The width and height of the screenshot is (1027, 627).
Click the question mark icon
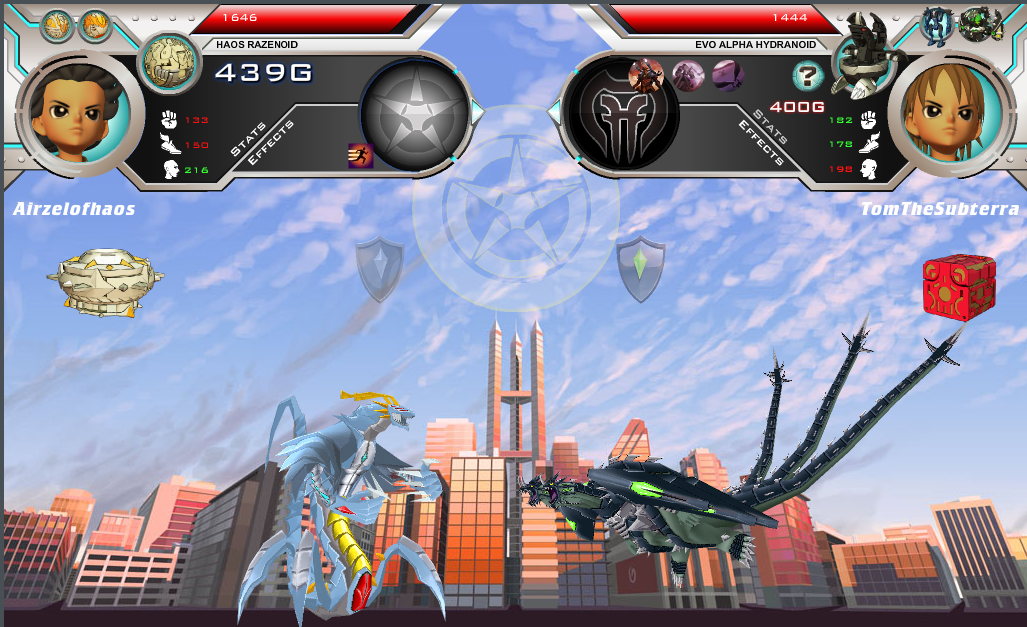pos(807,76)
